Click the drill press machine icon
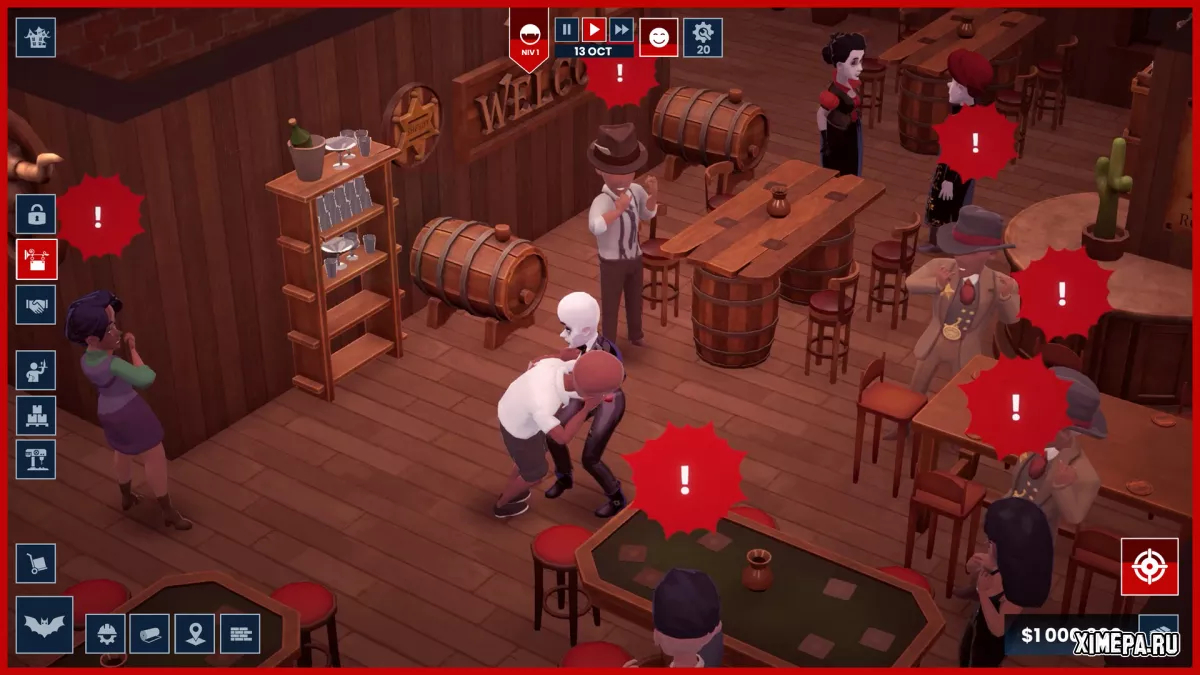Viewport: 1200px width, 675px height. click(36, 460)
